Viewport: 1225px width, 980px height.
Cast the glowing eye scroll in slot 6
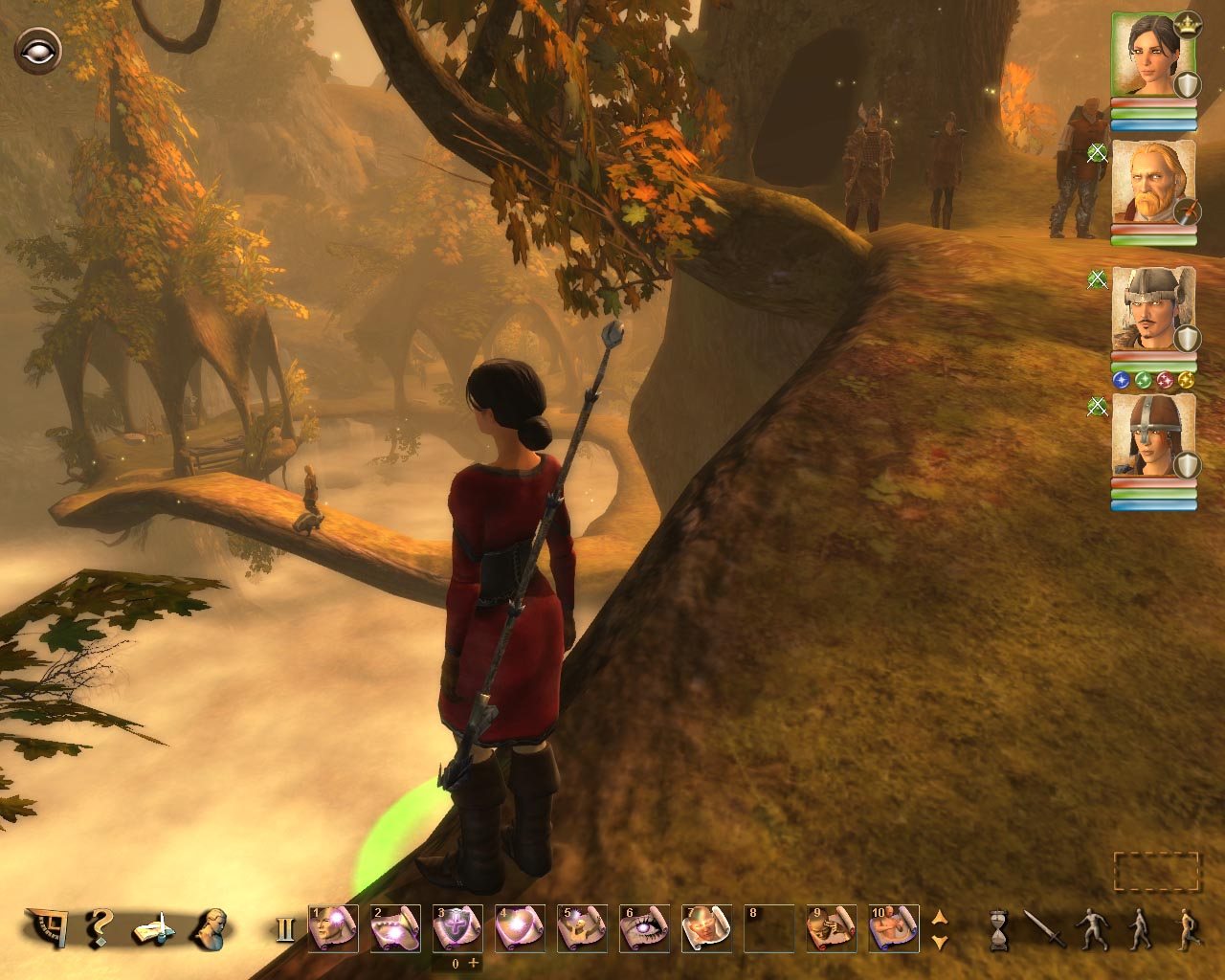(644, 928)
